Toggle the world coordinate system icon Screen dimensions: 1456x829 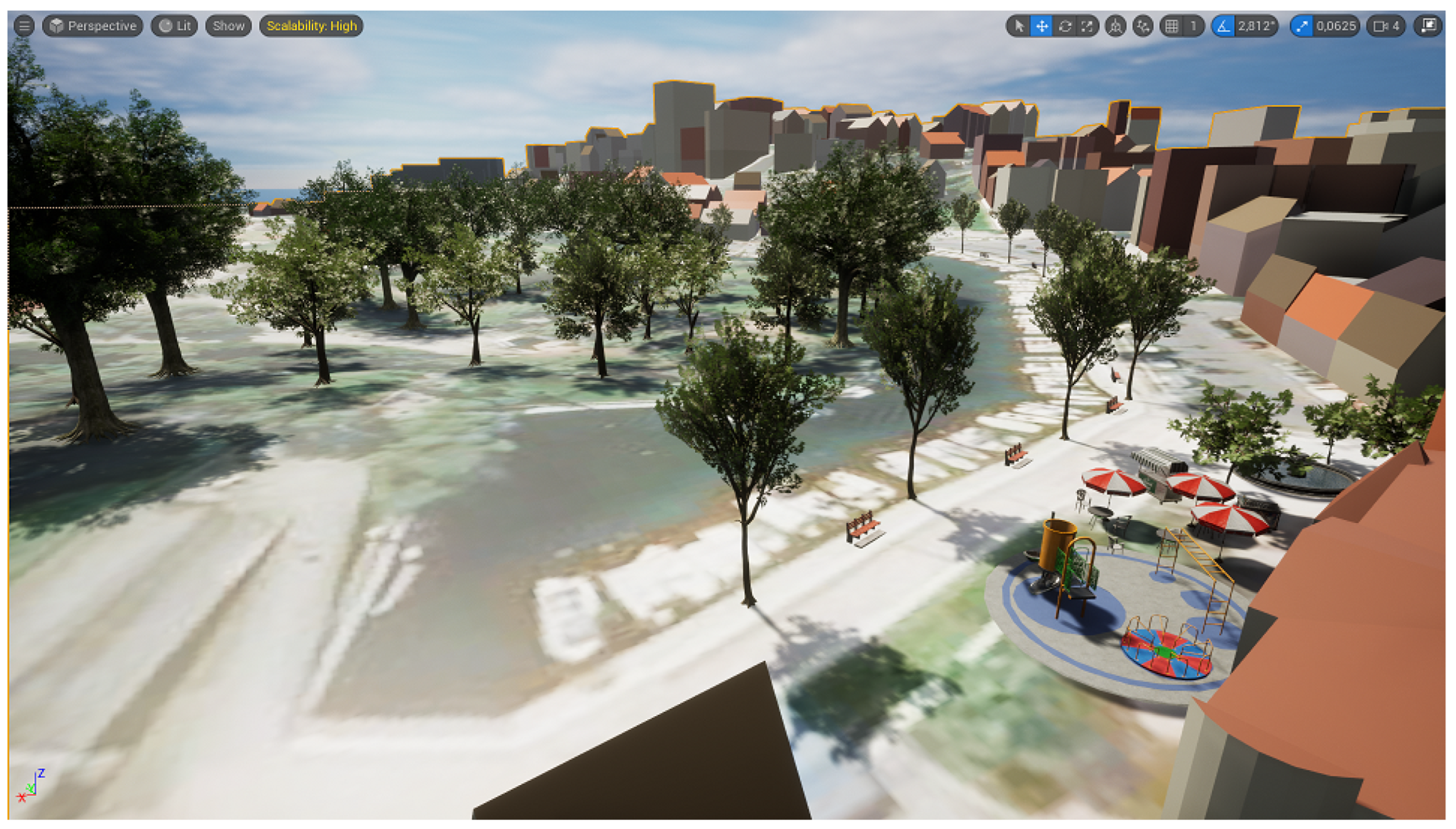pyautogui.click(x=1115, y=26)
